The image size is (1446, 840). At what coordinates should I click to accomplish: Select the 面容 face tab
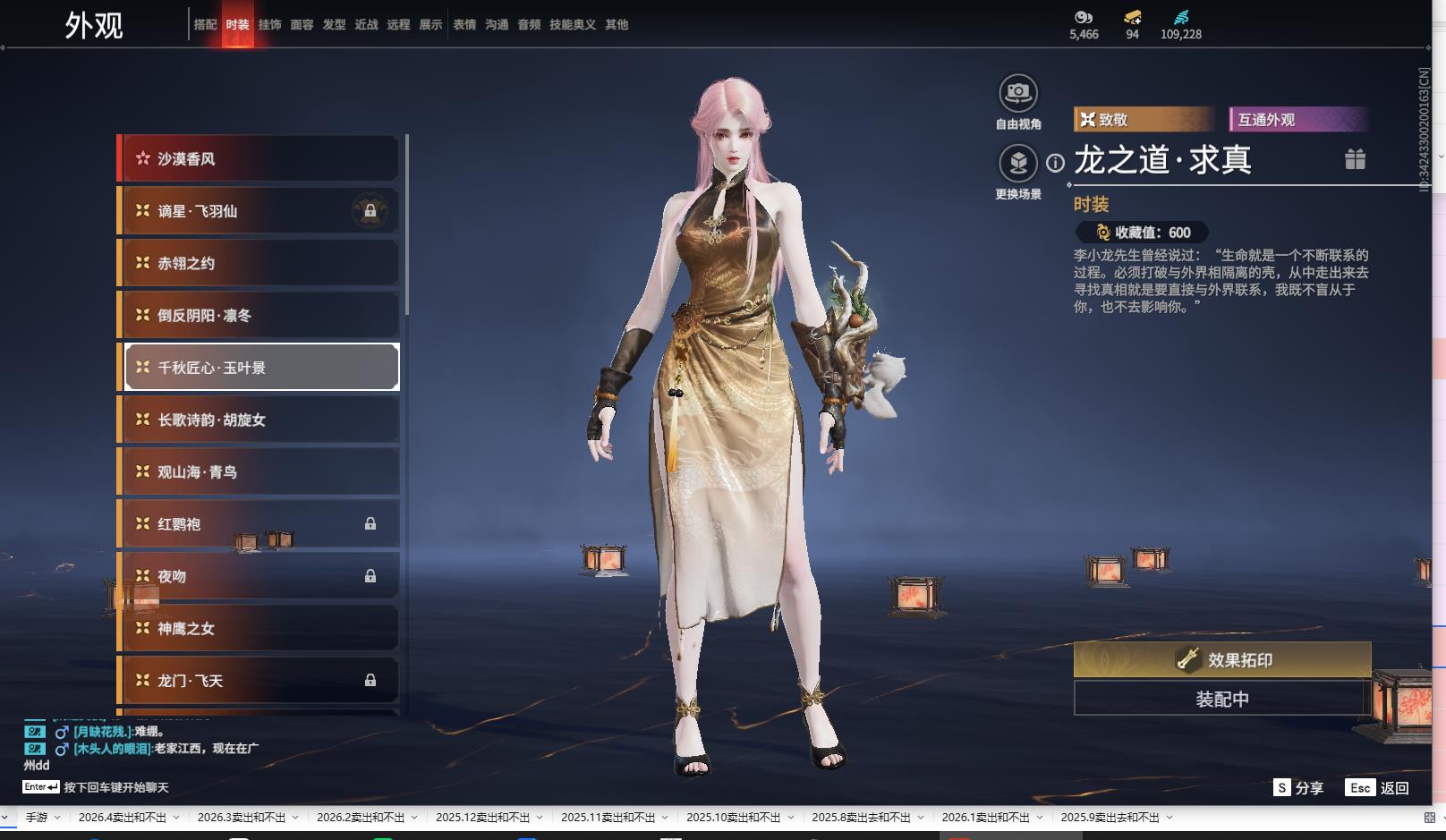[302, 25]
